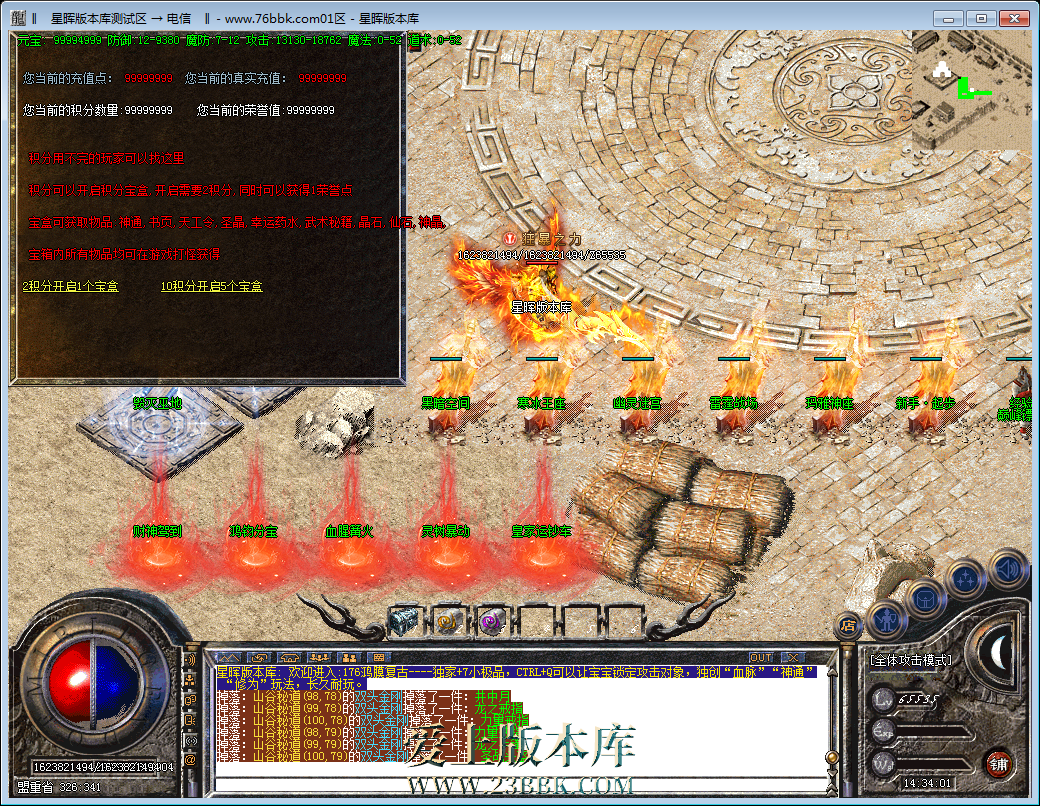Open one chest with 2积分开启1个宝盒
1040x806 pixels.
coord(70,286)
